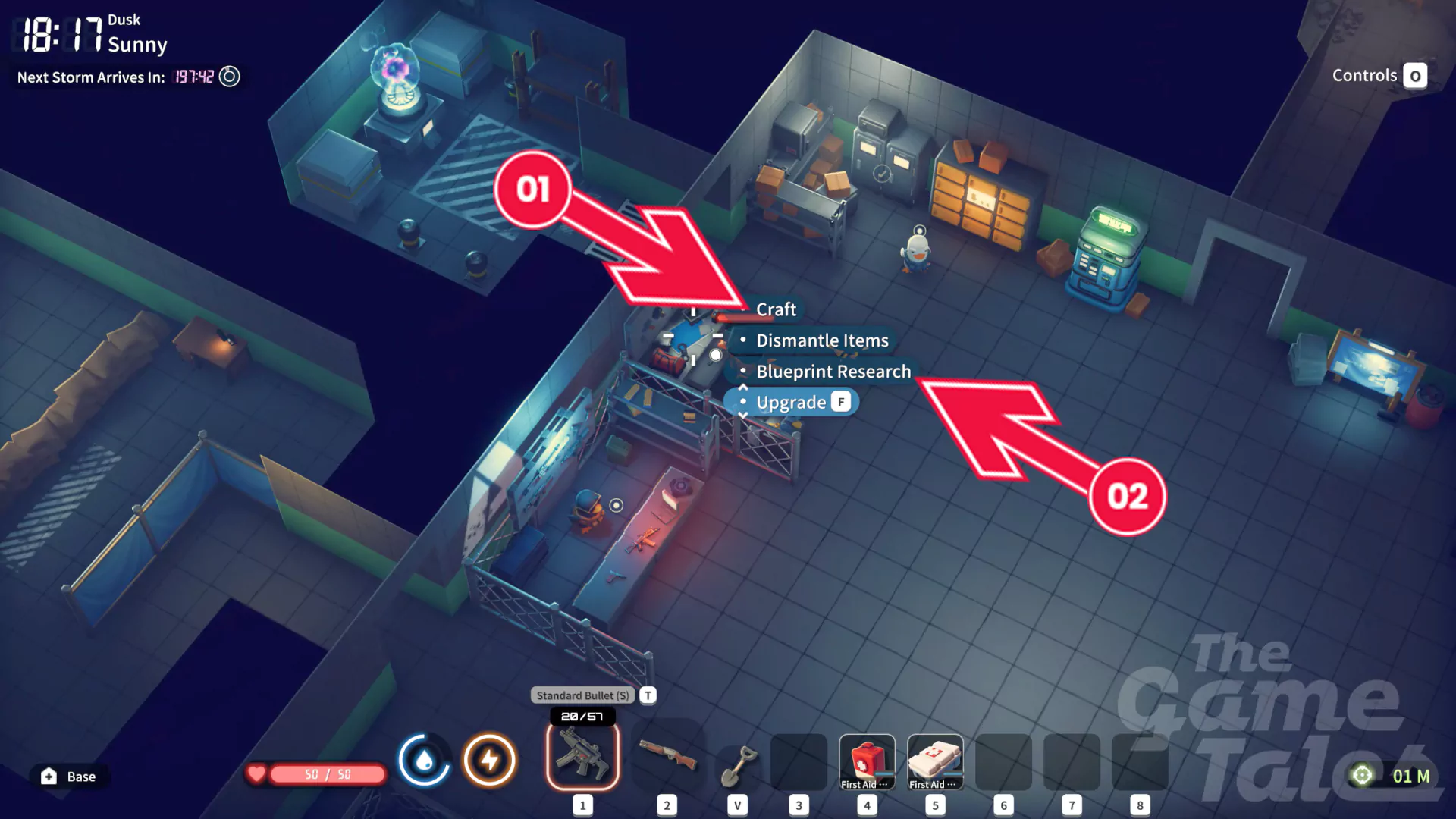Click the lightning bolt energy icon
Viewport: 1456px width, 819px height.
click(490, 759)
